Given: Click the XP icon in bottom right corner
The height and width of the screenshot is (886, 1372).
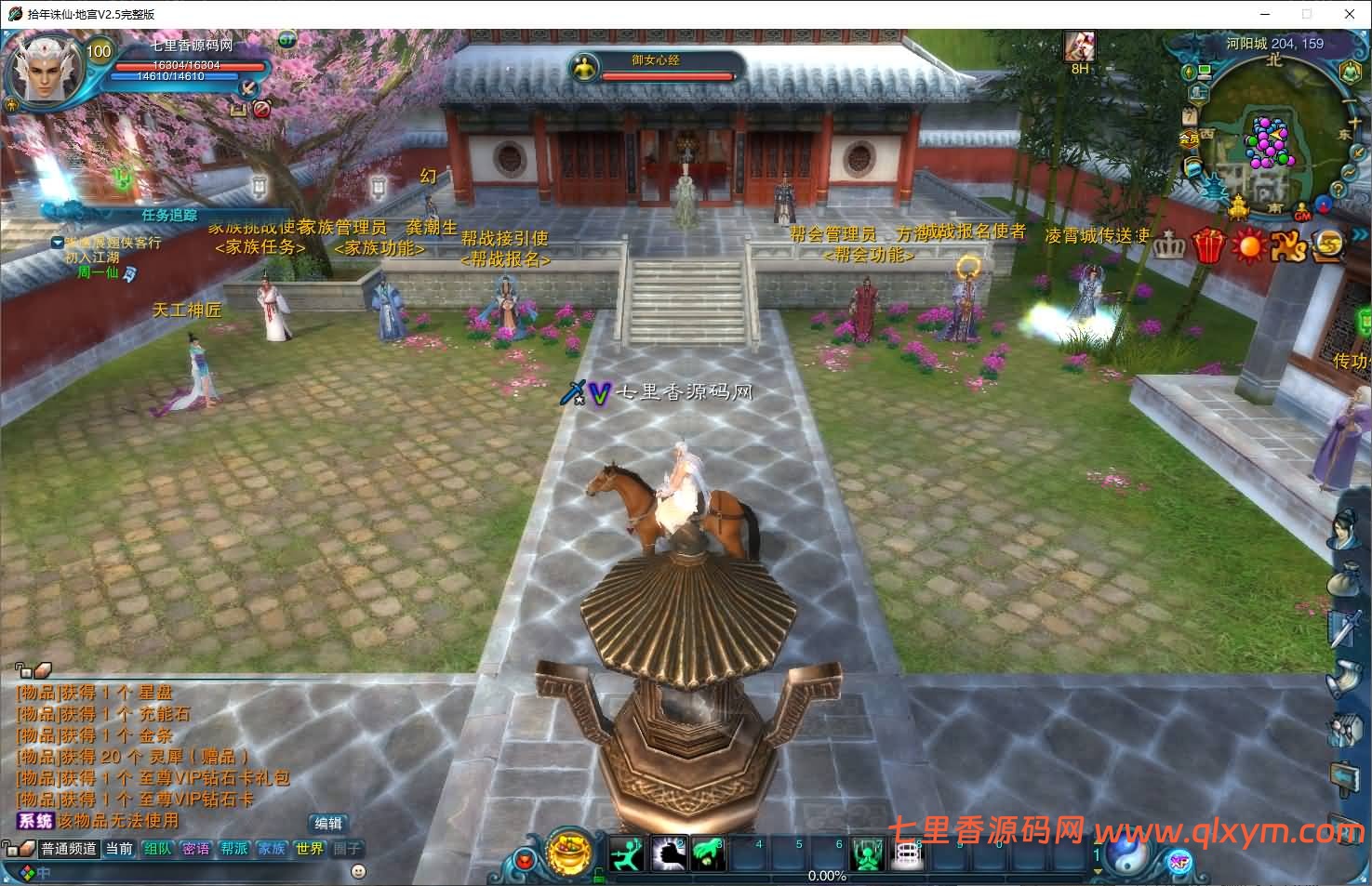Looking at the screenshot, I should pos(1178,863).
